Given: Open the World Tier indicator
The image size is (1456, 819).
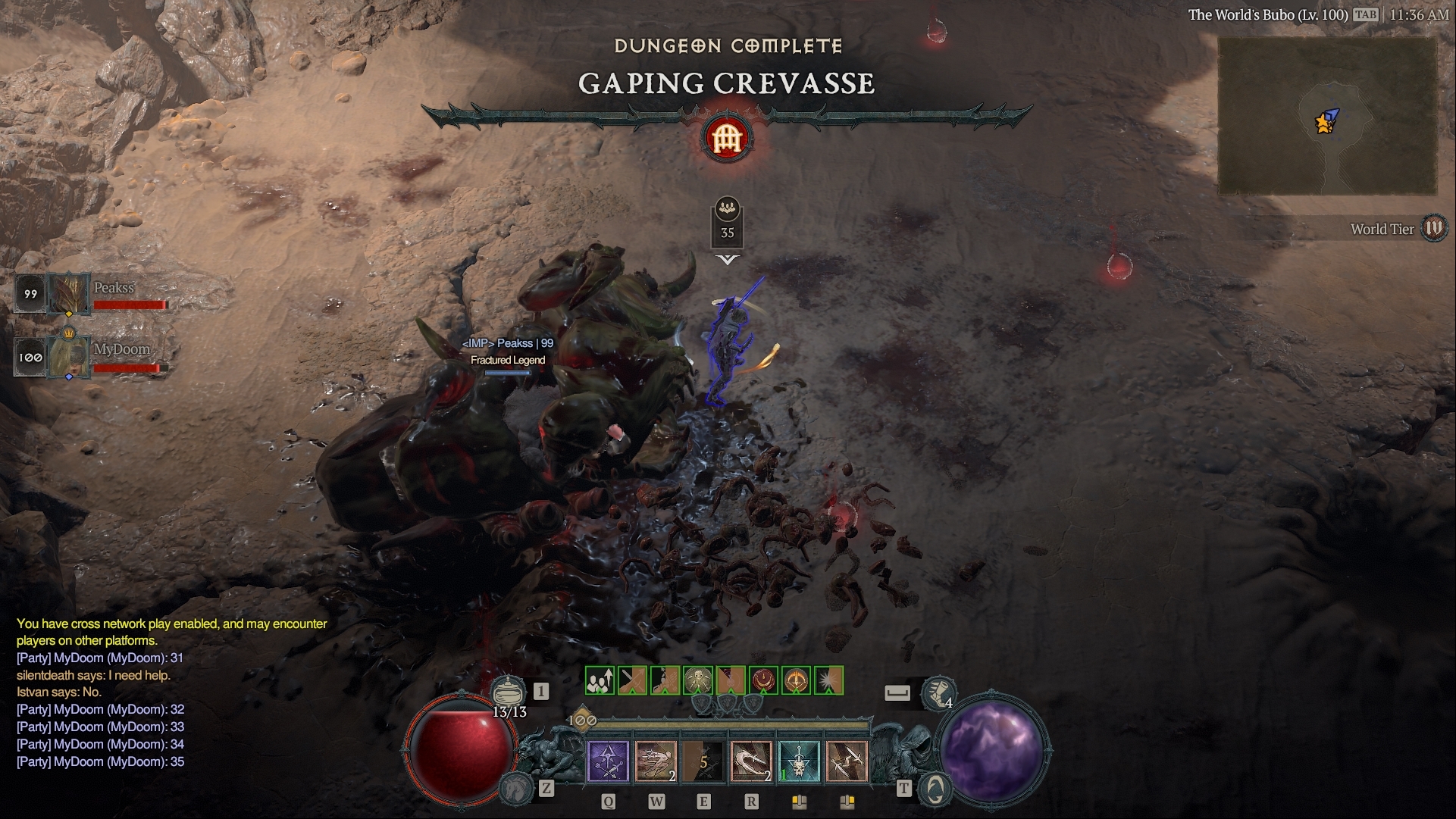Looking at the screenshot, I should pos(1433,228).
